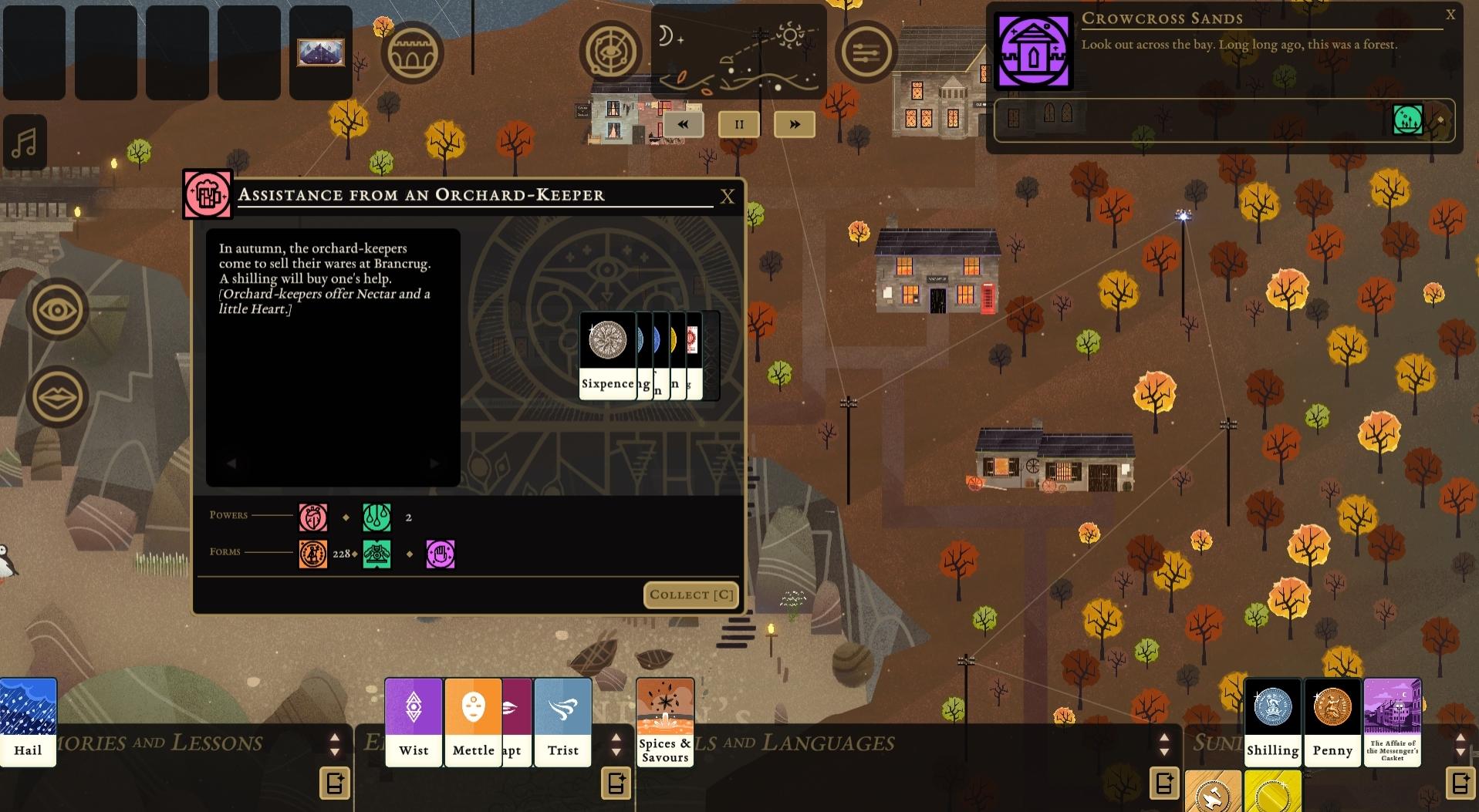This screenshot has width=1479, height=812.
Task: Click the eye icon on the librarian portrait
Action: pyautogui.click(x=58, y=309)
